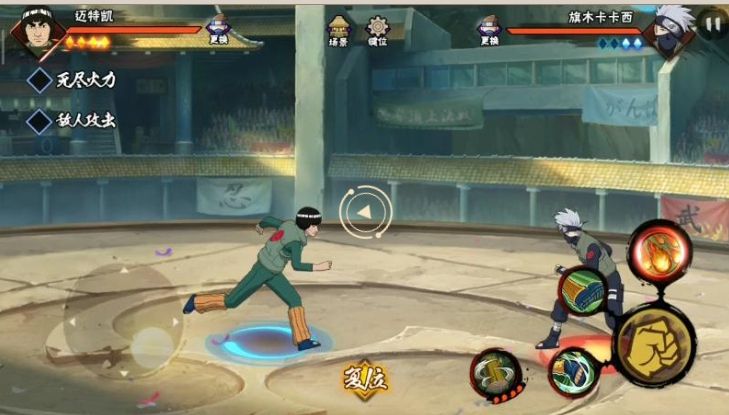729x415 pixels.
Task: Open the 键位 key layout settings
Action: click(x=378, y=30)
